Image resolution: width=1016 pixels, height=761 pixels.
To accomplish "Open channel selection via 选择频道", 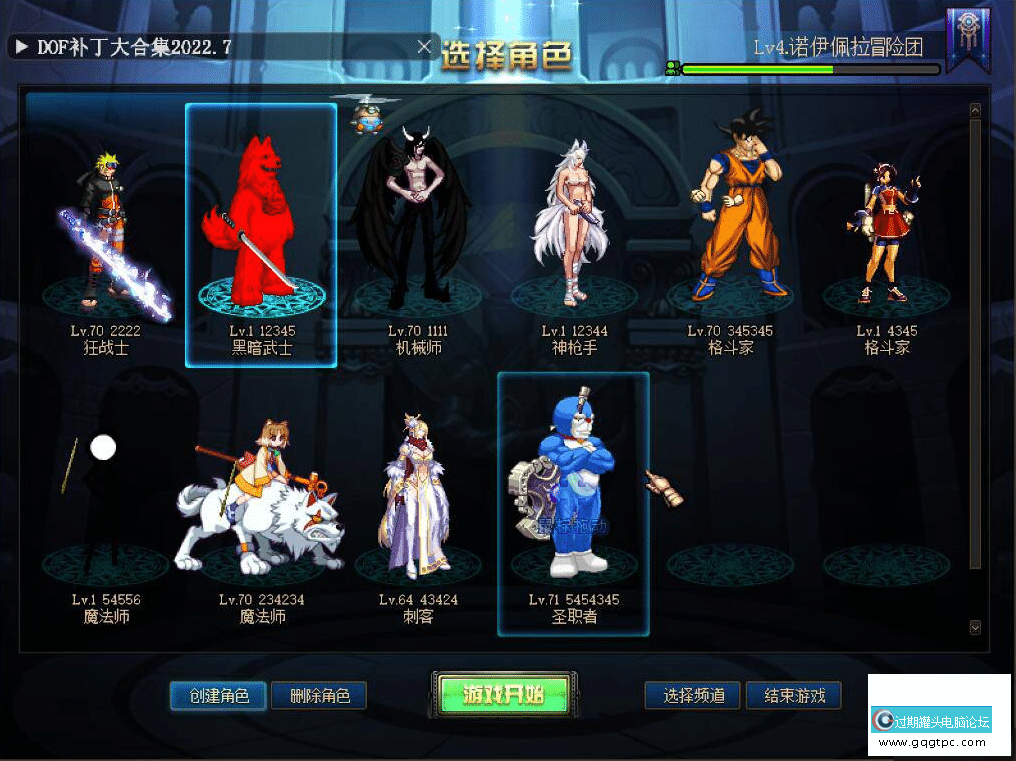I will (694, 696).
